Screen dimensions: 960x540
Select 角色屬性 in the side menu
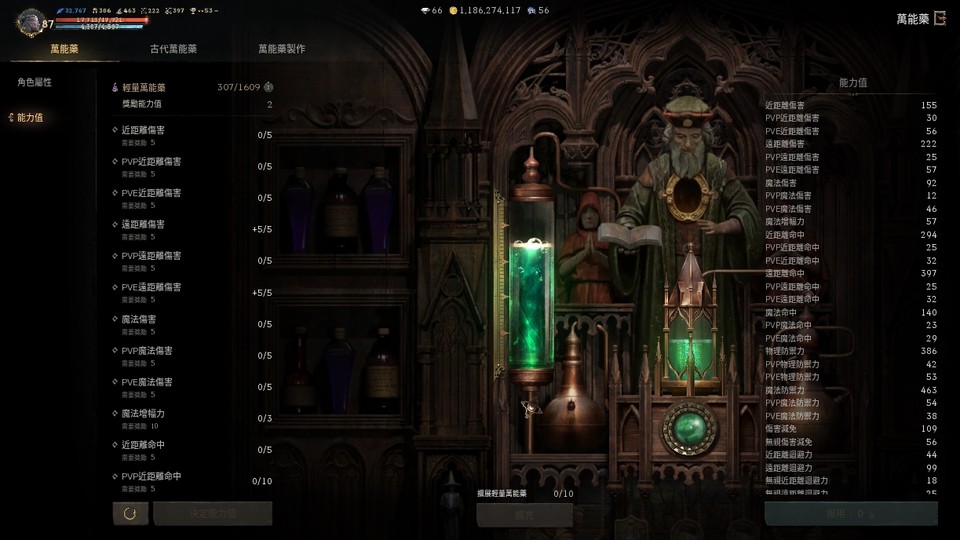tap(34, 82)
